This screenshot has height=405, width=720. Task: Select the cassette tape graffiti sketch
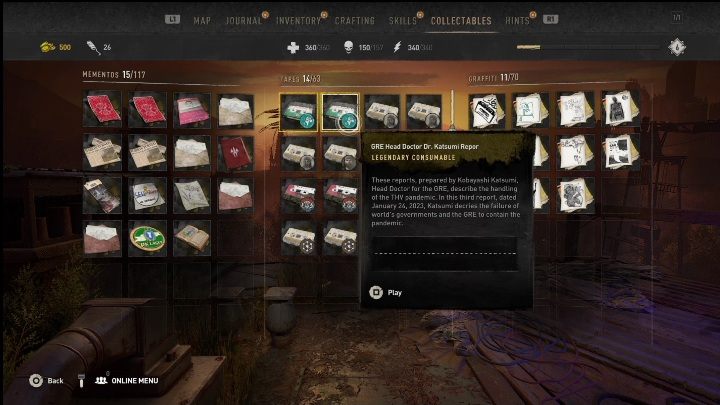pyautogui.click(x=487, y=110)
